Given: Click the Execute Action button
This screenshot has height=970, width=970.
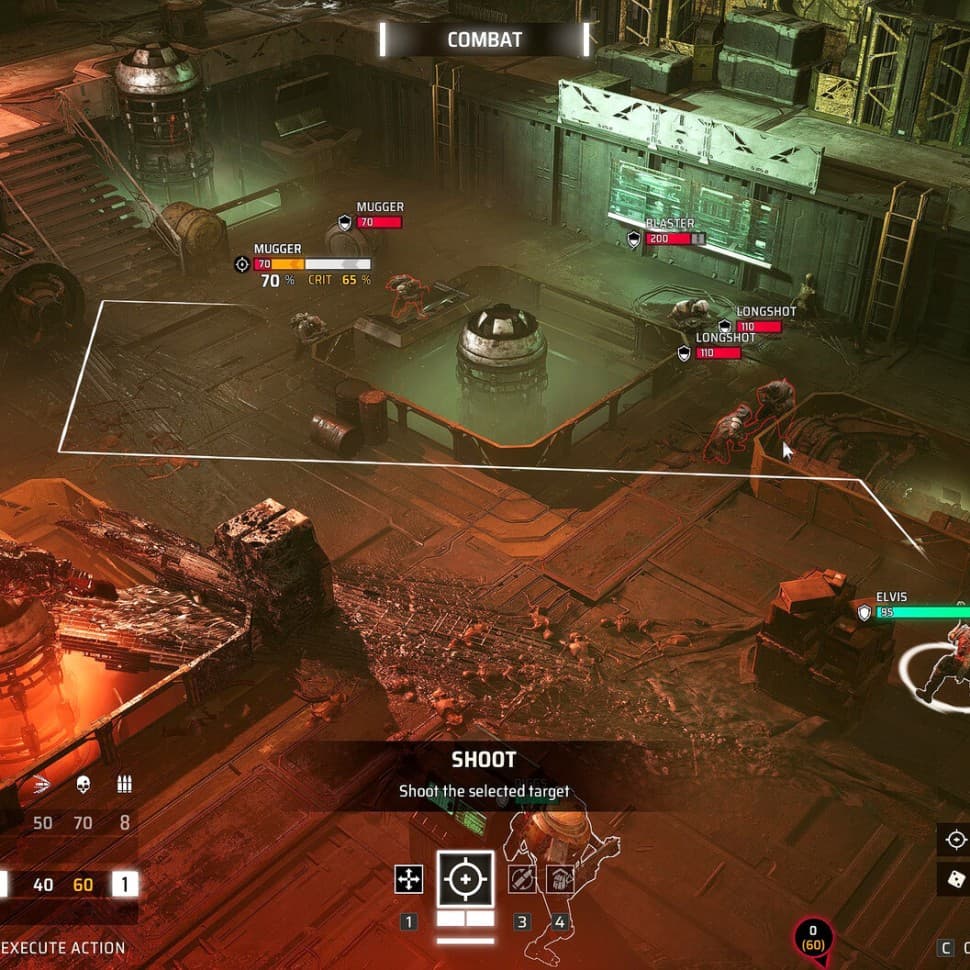Looking at the screenshot, I should (65, 947).
